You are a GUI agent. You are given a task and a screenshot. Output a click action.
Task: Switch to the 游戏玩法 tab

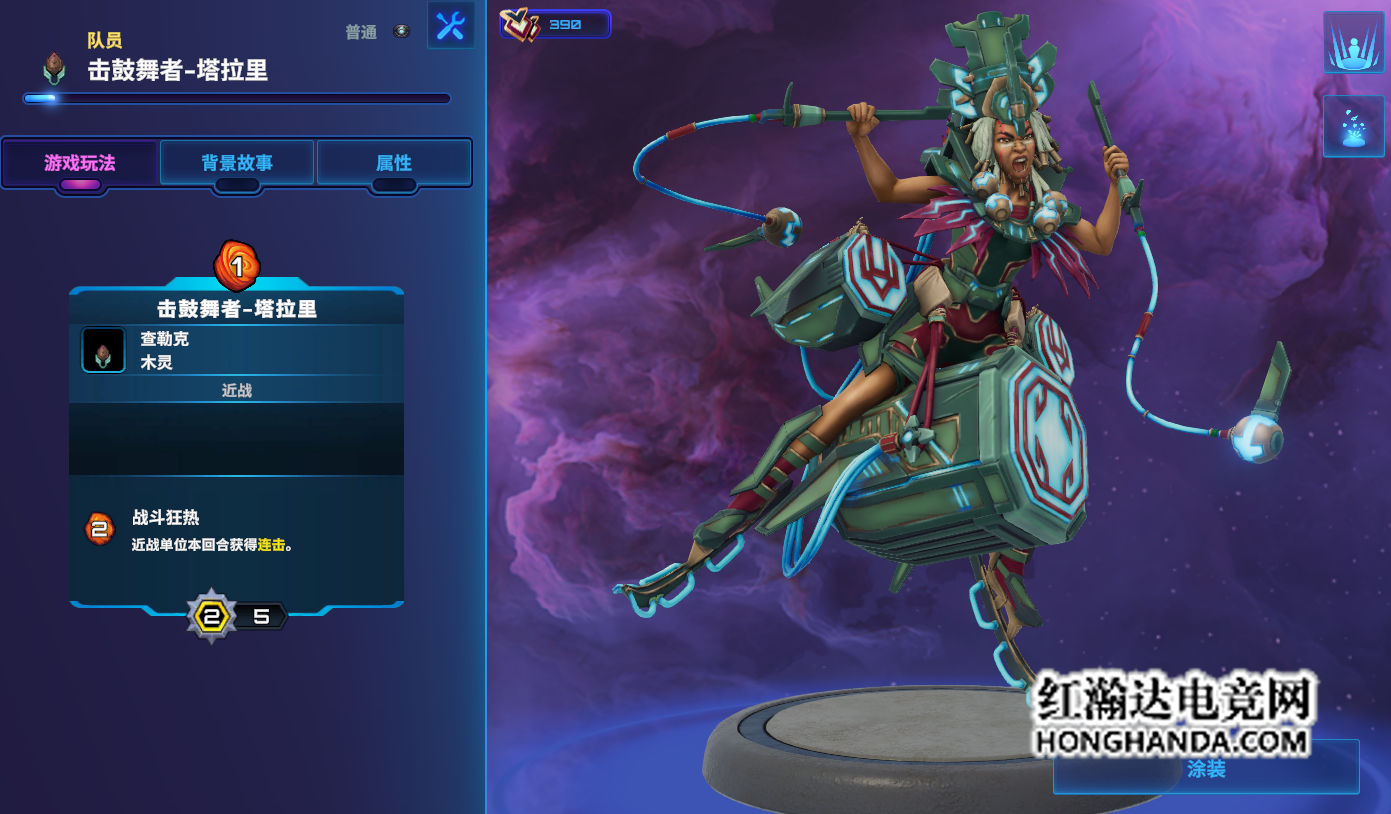(80, 163)
